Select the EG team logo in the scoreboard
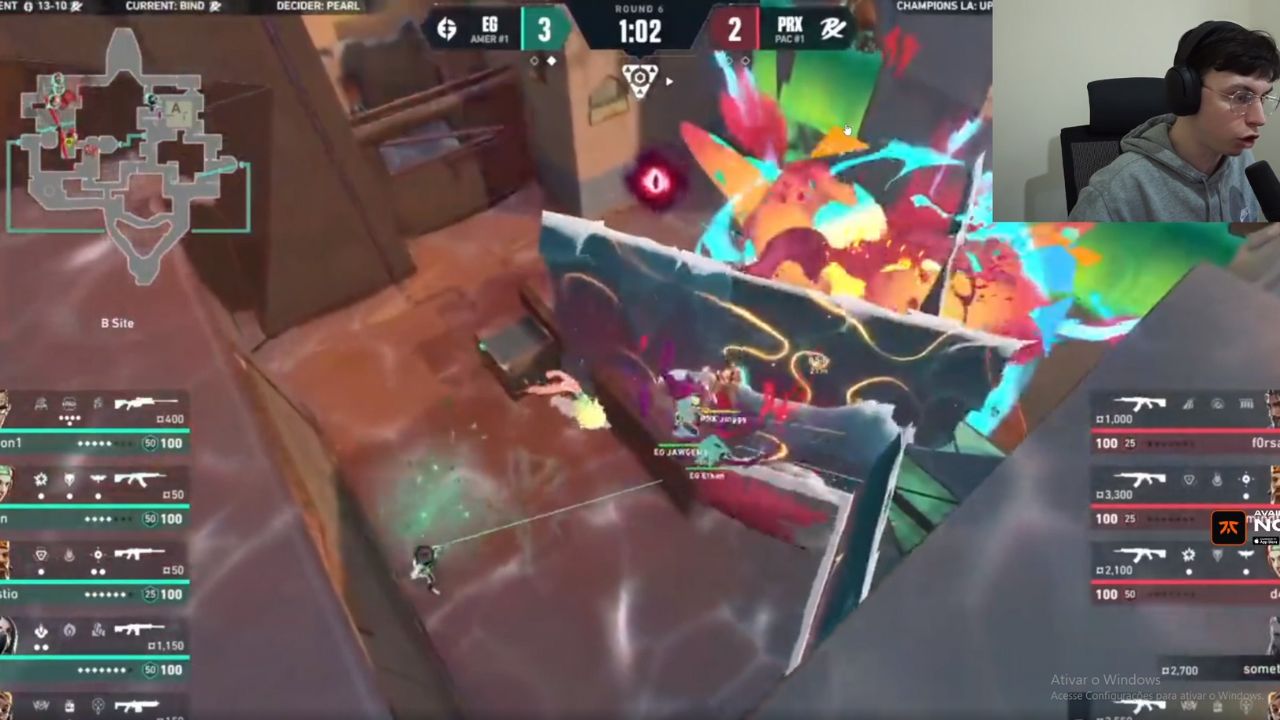 [447, 29]
